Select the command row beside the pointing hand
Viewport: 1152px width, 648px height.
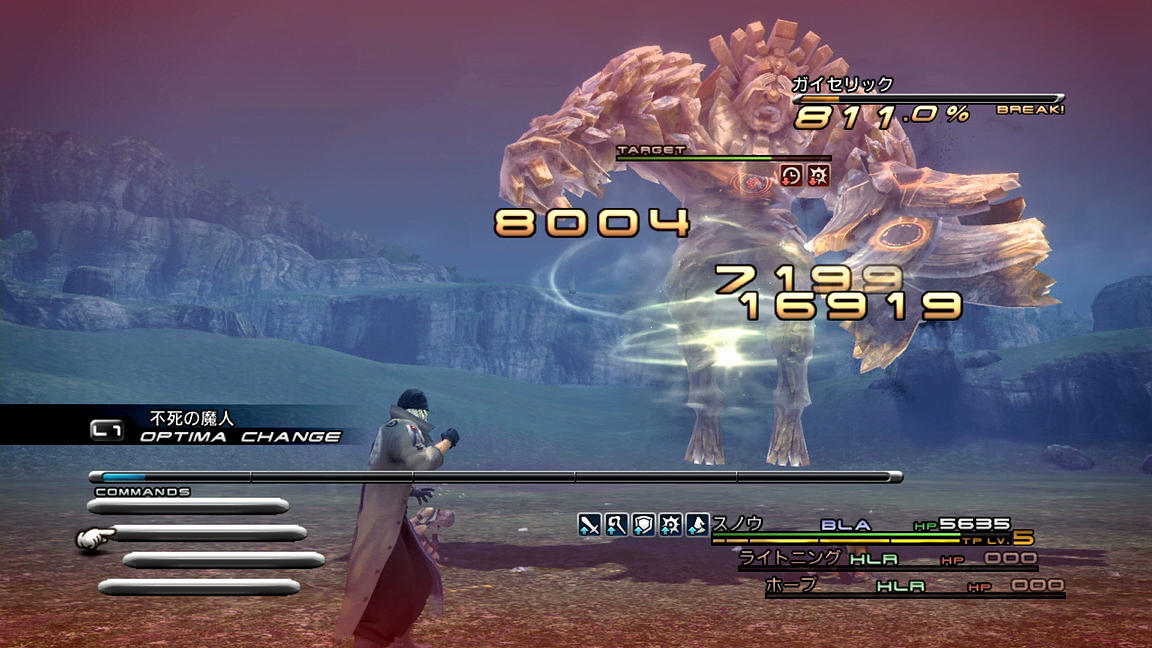tap(208, 534)
